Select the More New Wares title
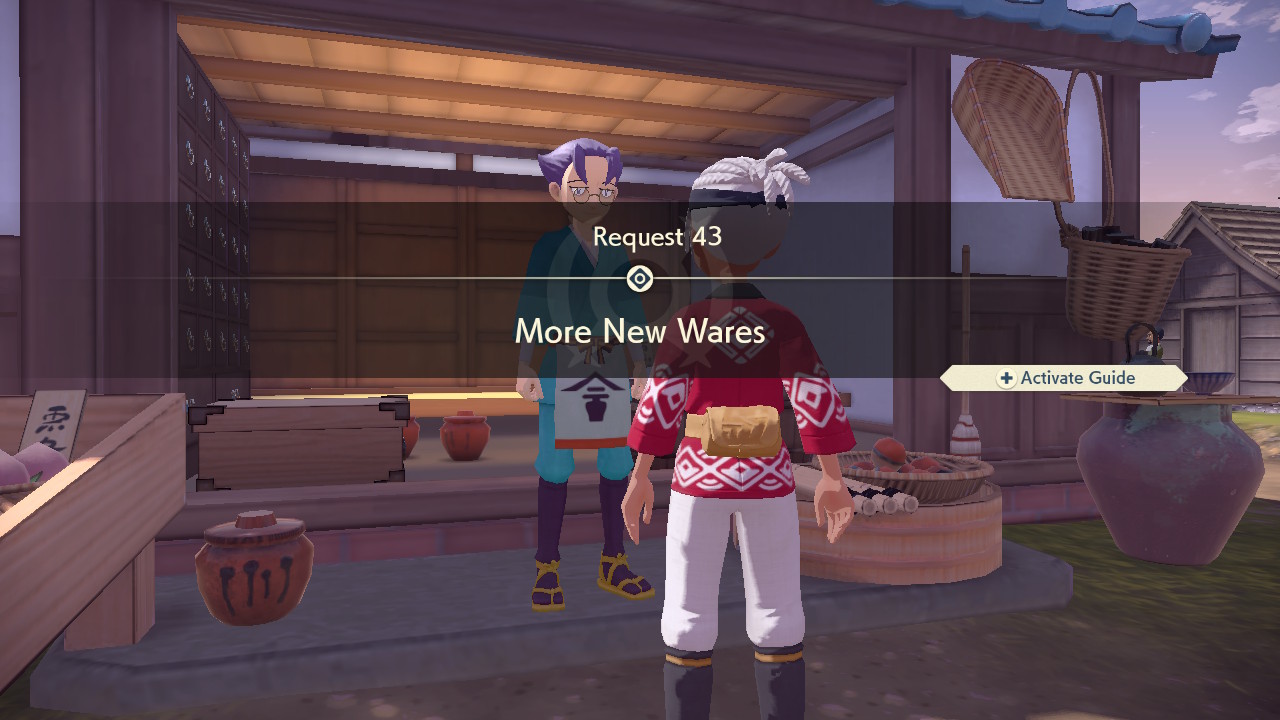This screenshot has height=720, width=1280. (x=639, y=331)
